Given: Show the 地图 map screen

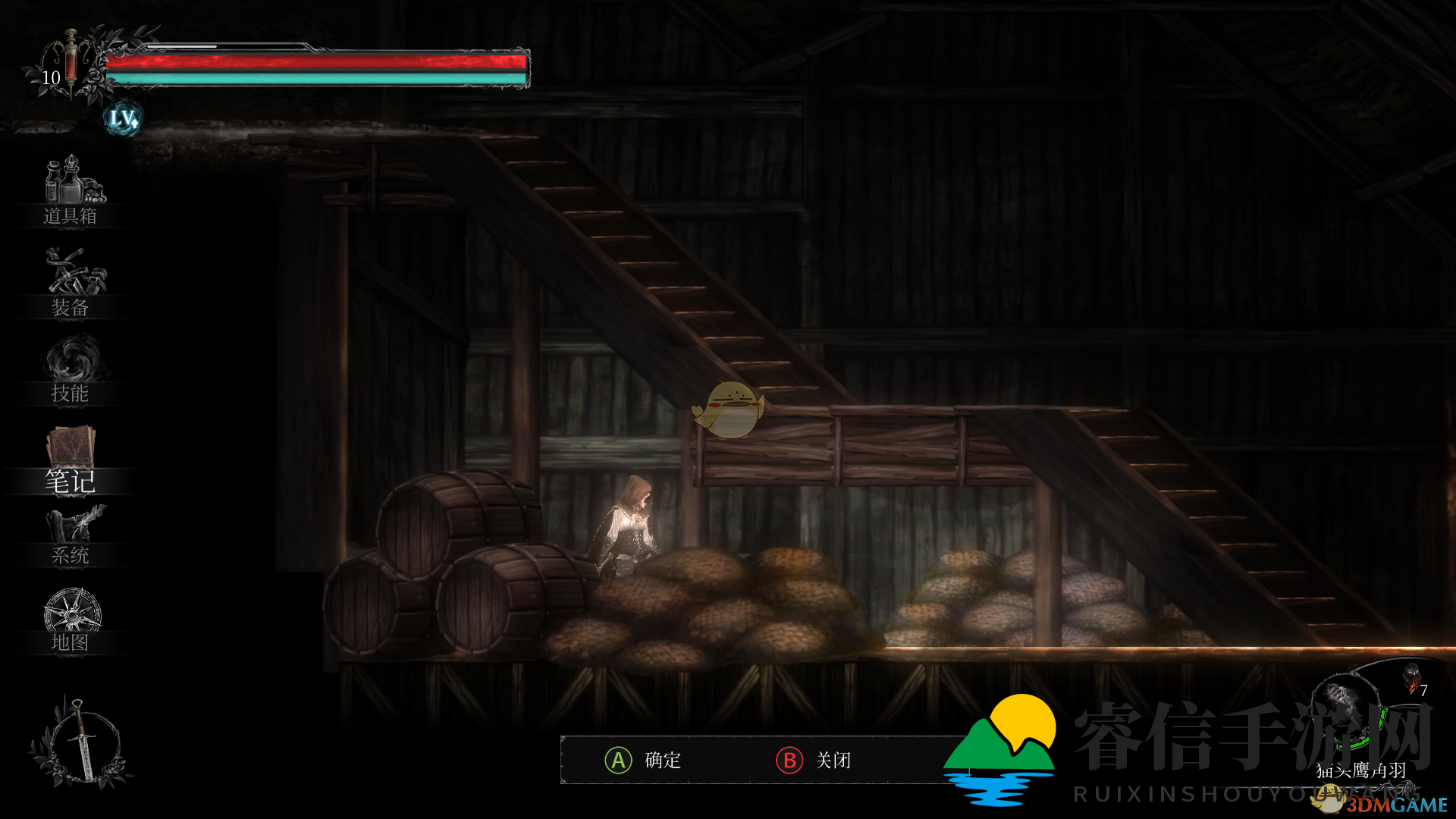Looking at the screenshot, I should [71, 622].
